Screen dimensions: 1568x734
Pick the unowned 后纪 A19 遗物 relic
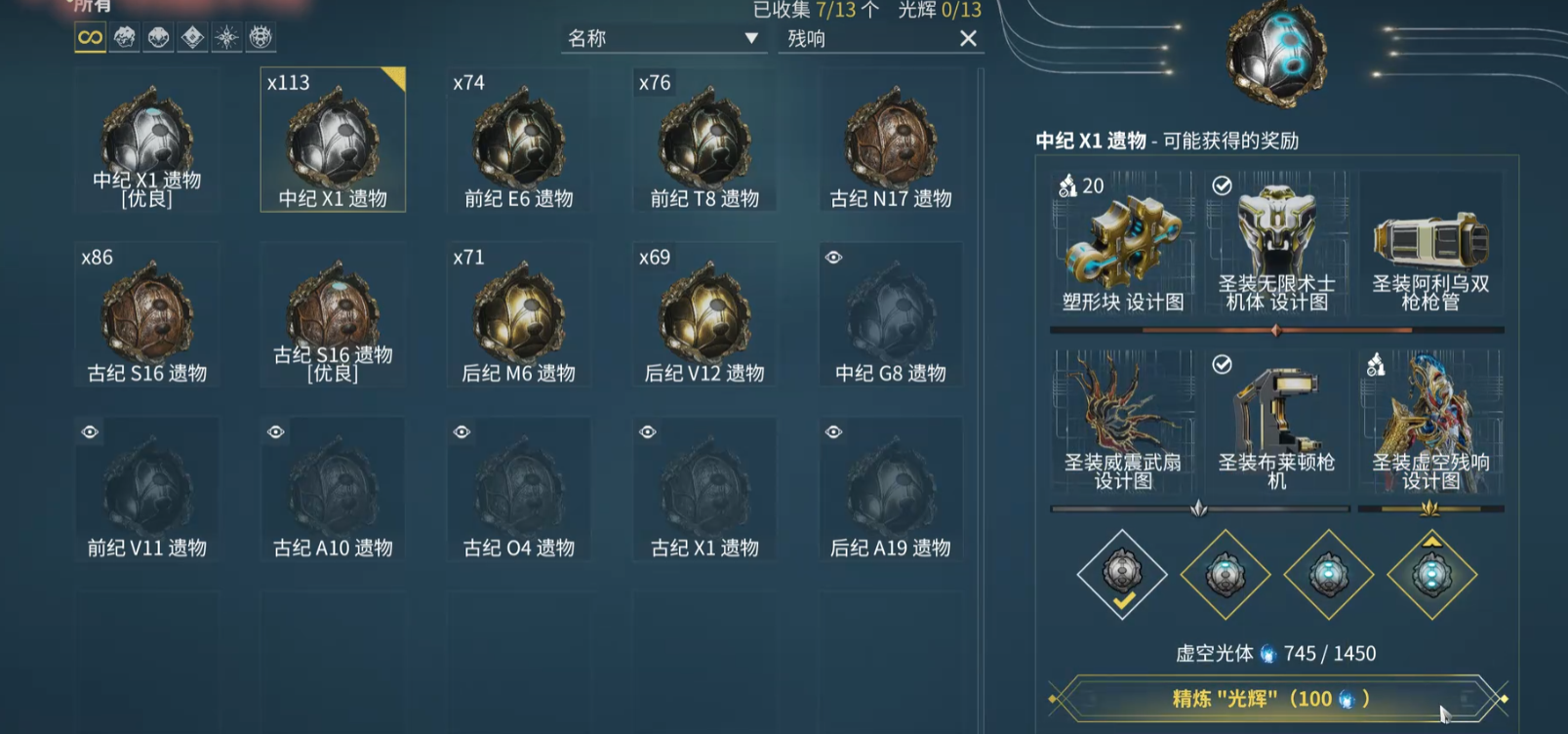[891, 490]
